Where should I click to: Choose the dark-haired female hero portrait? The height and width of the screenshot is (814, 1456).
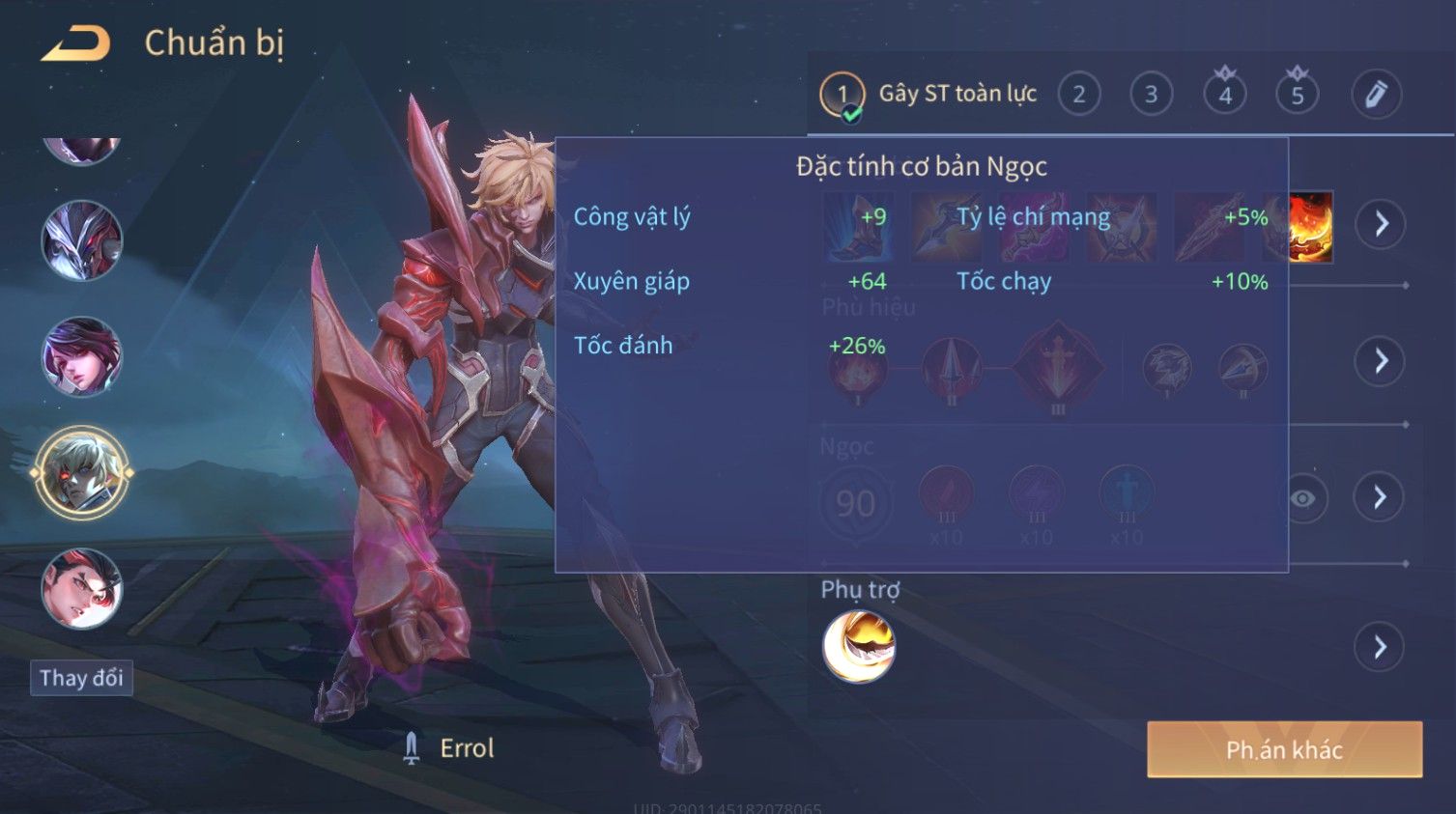82,356
